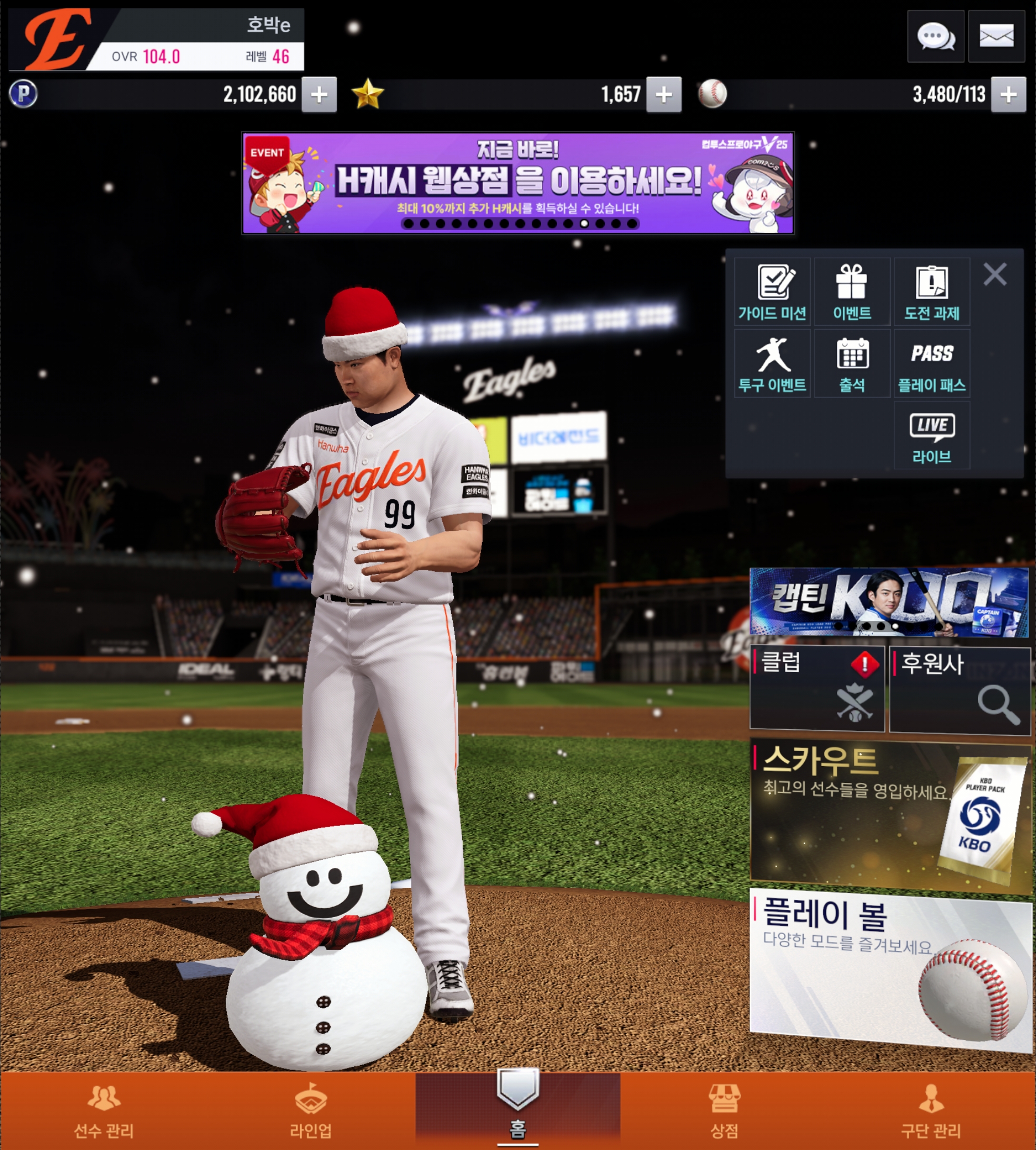
Task: Open the 라이브 LIVE menu
Action: pyautogui.click(x=932, y=436)
